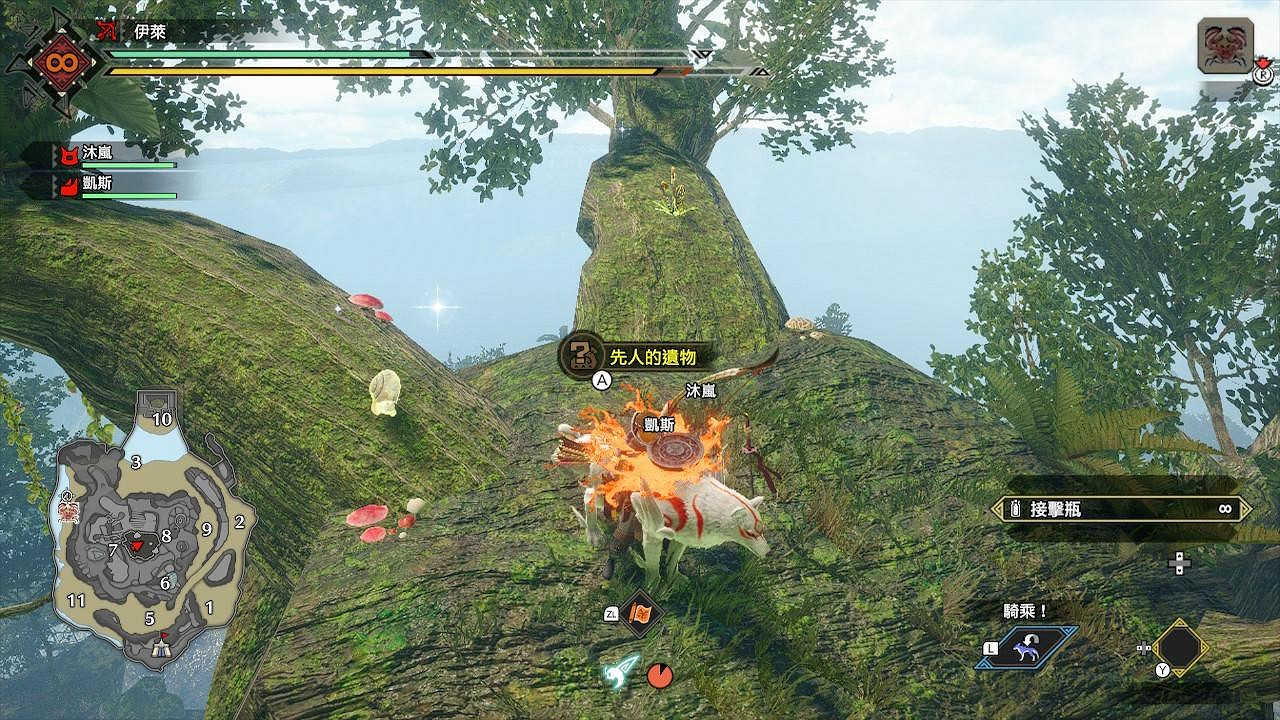Select buddy 凱斯 in the party list

[100, 186]
